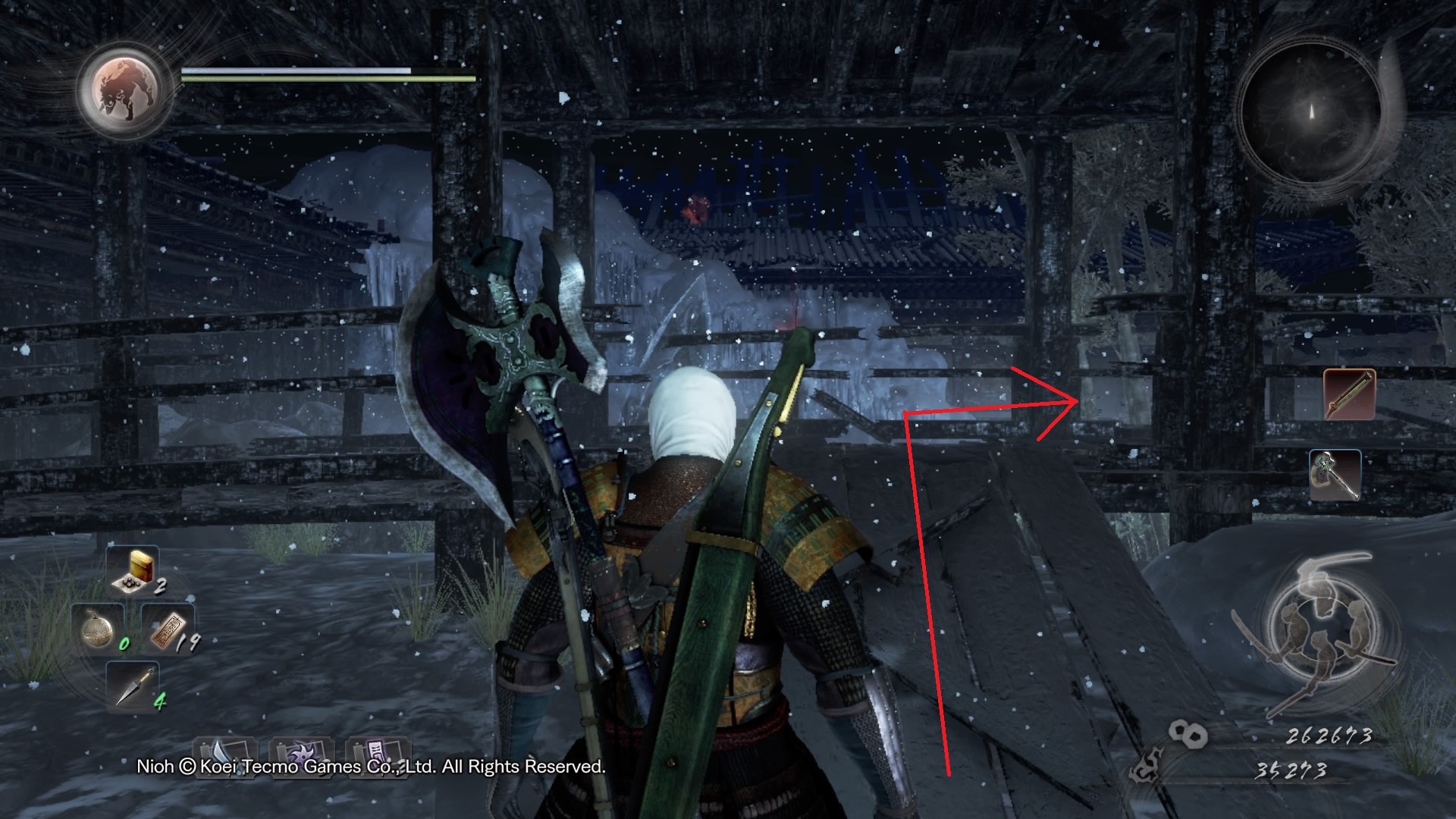Select the sheathed sword weapon slot
Image resolution: width=1456 pixels, height=819 pixels.
1350,394
